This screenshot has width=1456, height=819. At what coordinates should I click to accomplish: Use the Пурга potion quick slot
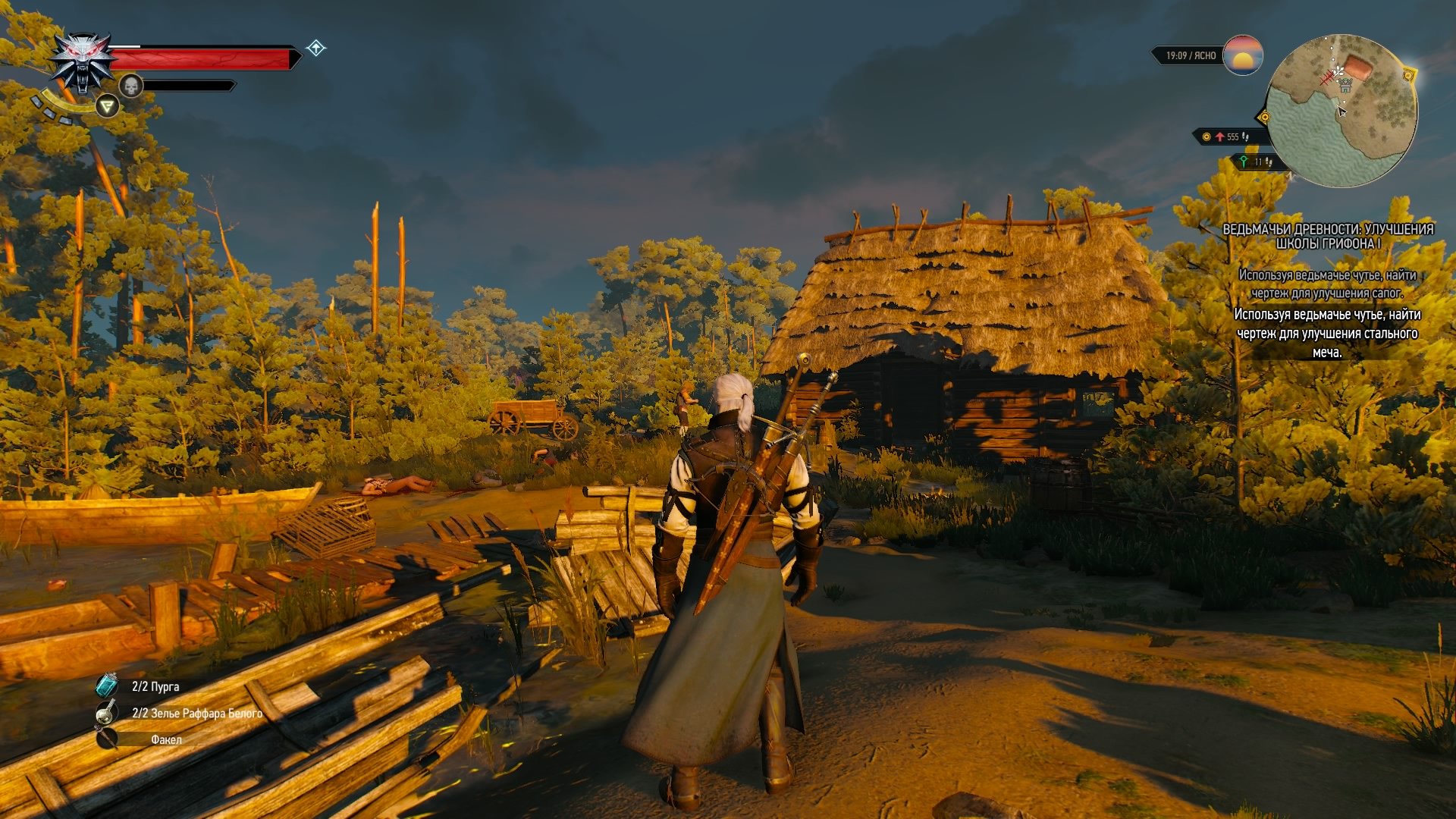(107, 686)
